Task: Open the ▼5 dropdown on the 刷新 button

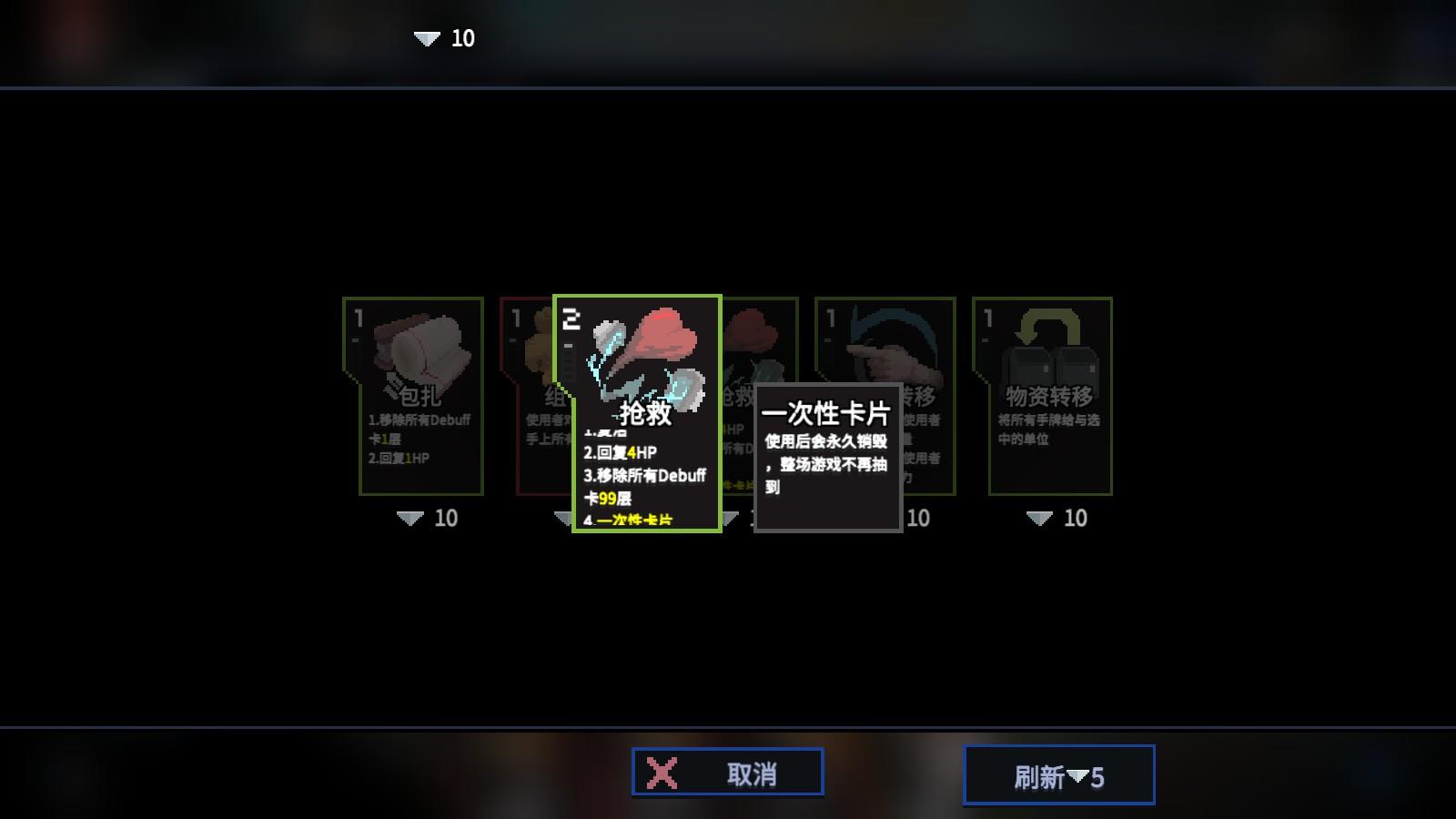Action: click(x=1079, y=774)
